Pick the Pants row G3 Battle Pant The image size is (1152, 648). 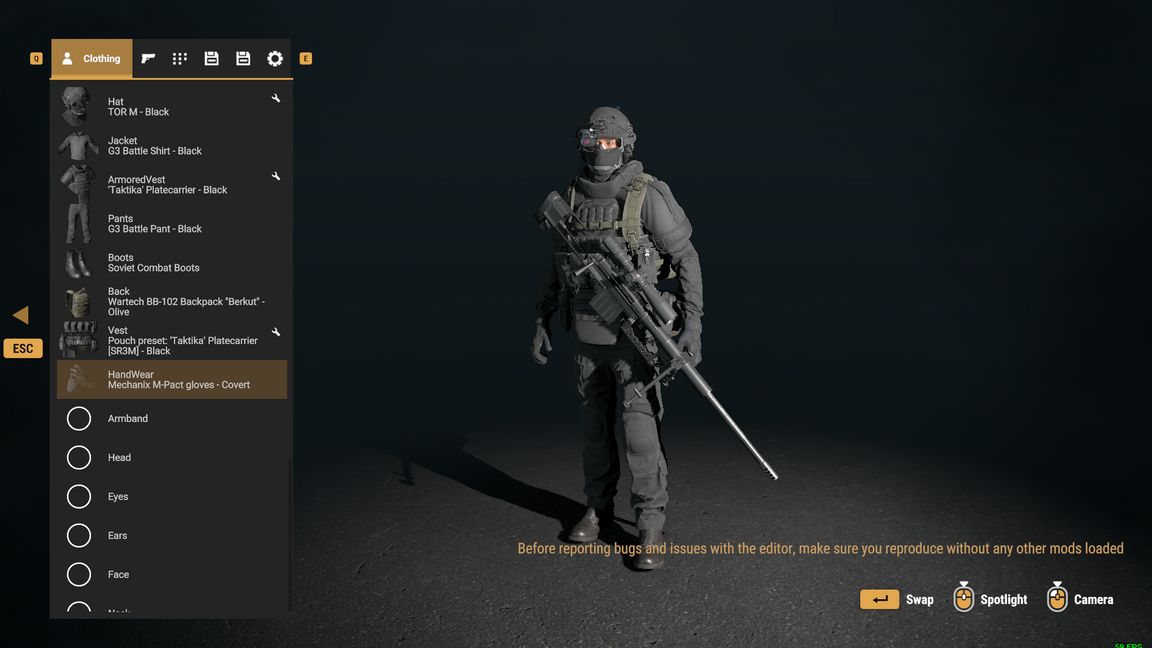tap(170, 224)
